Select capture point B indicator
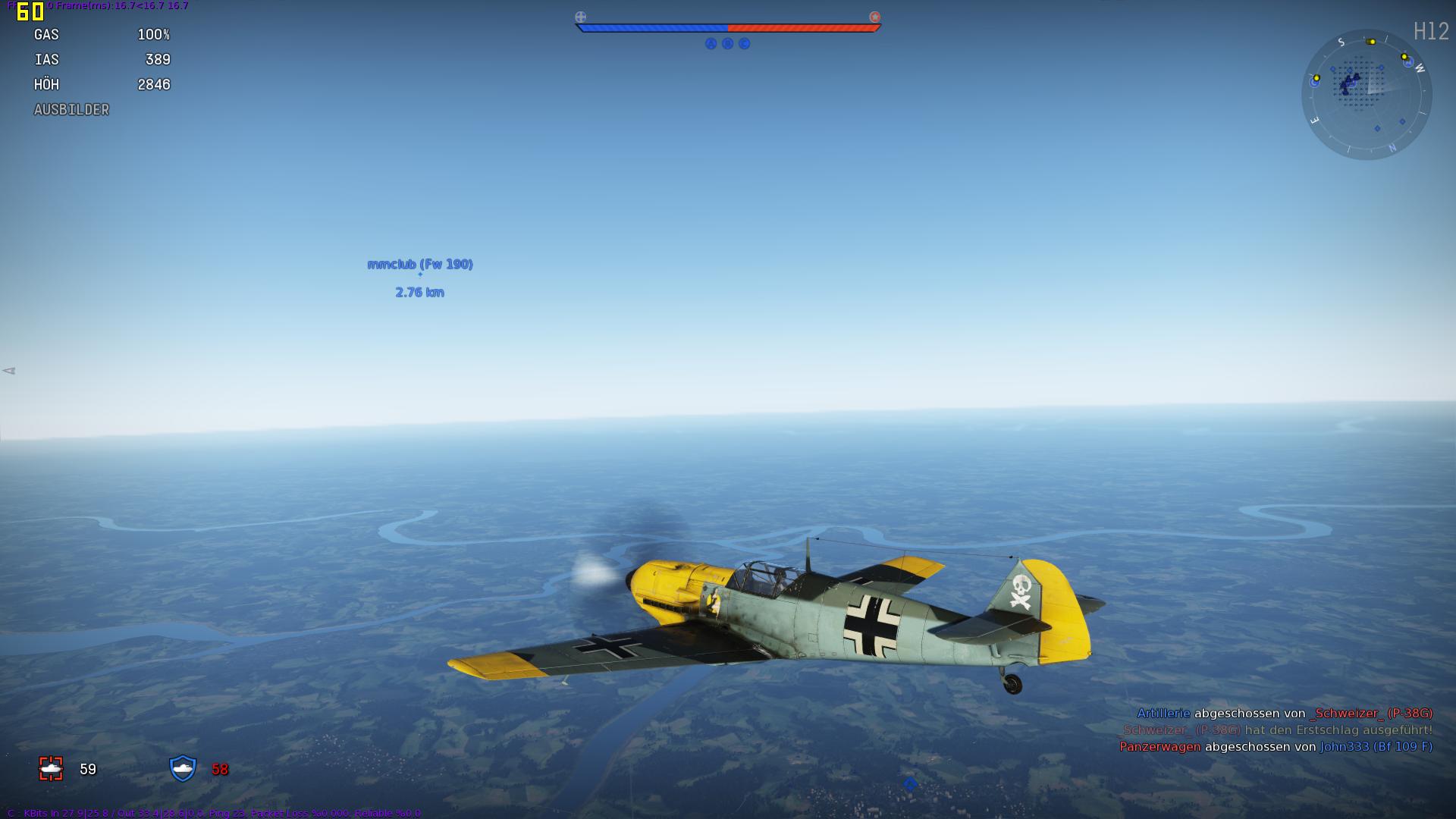This screenshot has width=1456, height=819. pyautogui.click(x=727, y=44)
